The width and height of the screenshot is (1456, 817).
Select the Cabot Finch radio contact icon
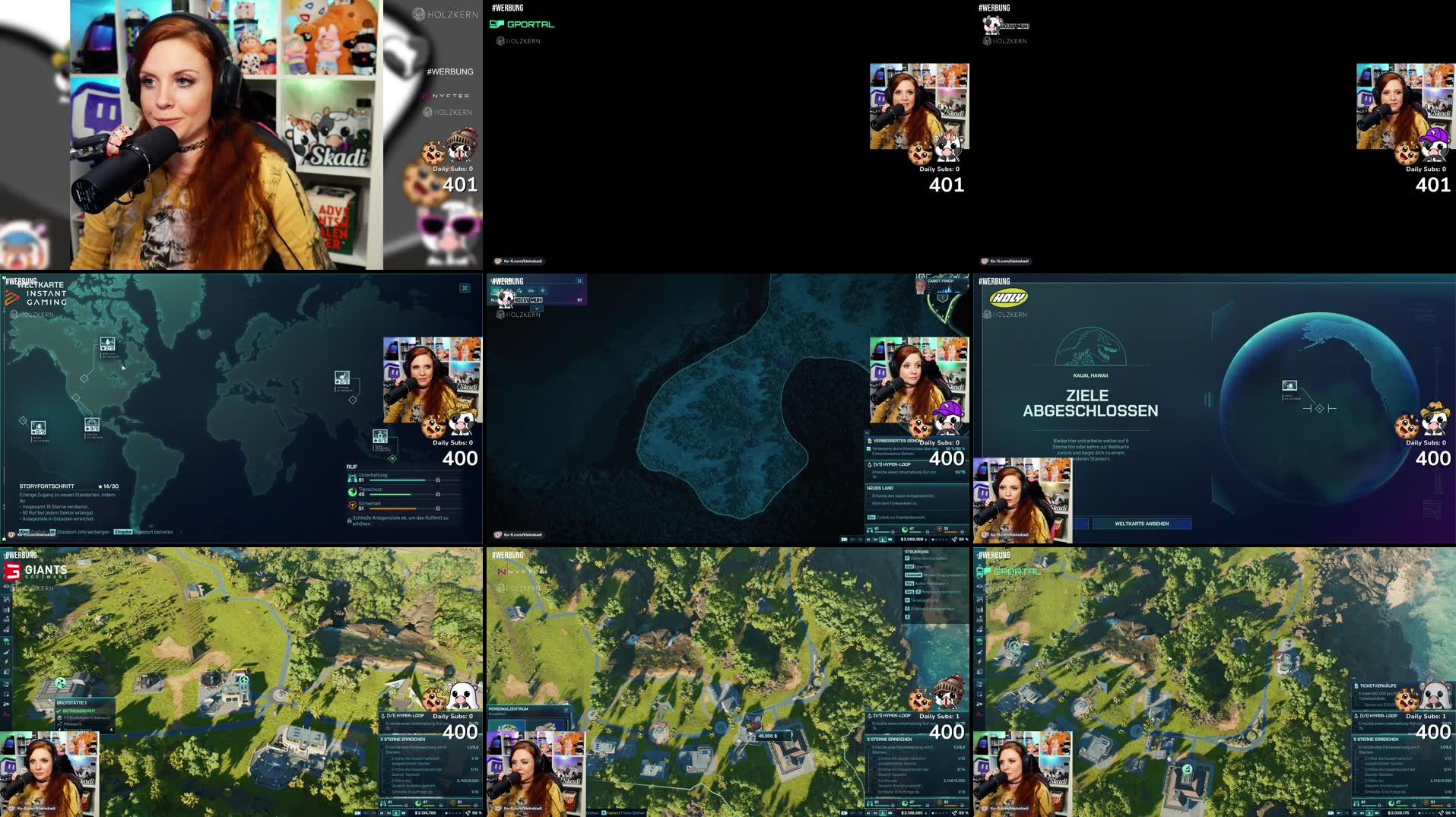tap(920, 287)
